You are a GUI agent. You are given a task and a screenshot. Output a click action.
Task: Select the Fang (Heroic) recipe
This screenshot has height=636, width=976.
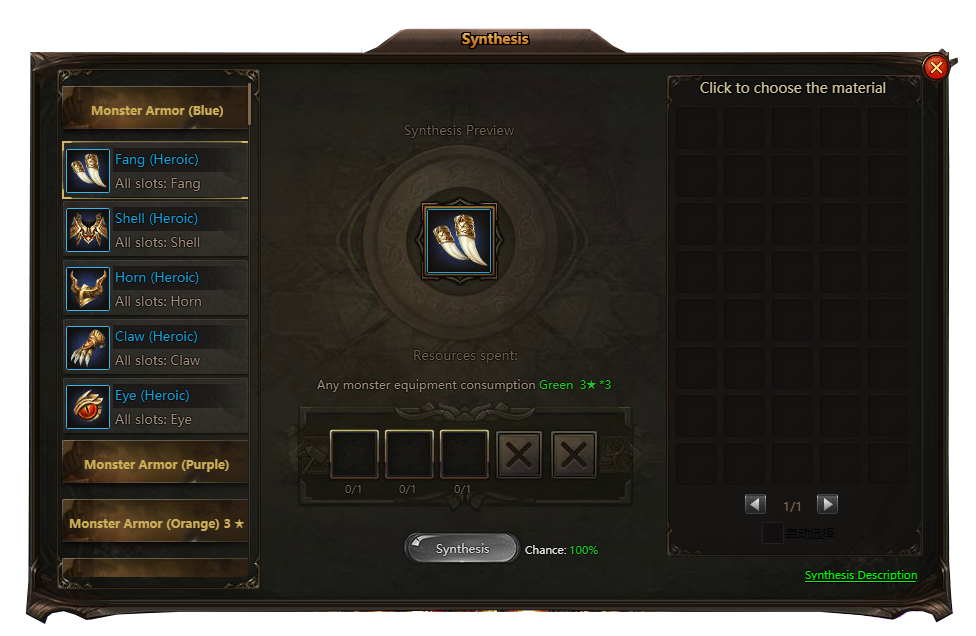(156, 171)
